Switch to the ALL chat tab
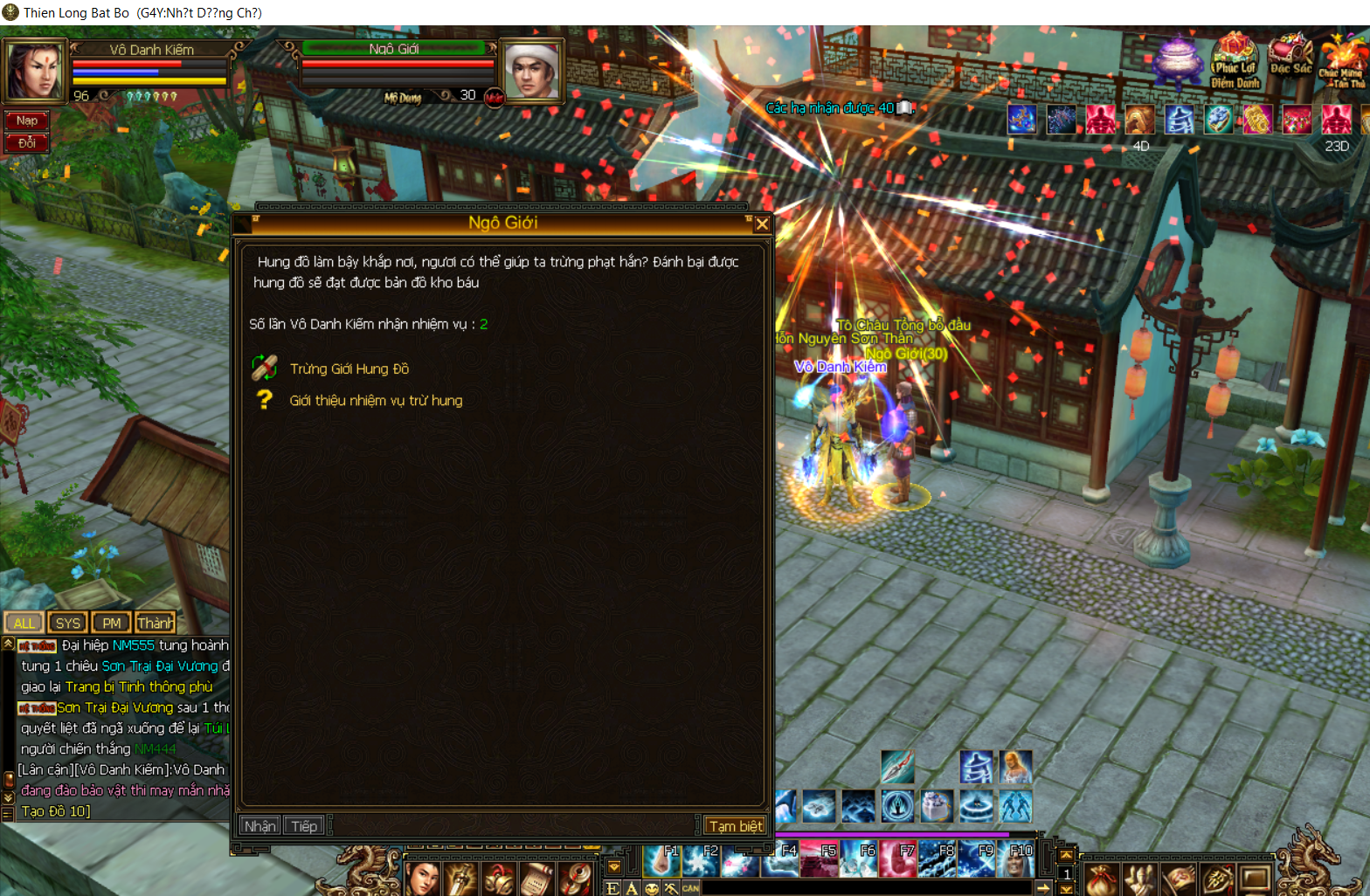1370x896 pixels. tap(24, 623)
